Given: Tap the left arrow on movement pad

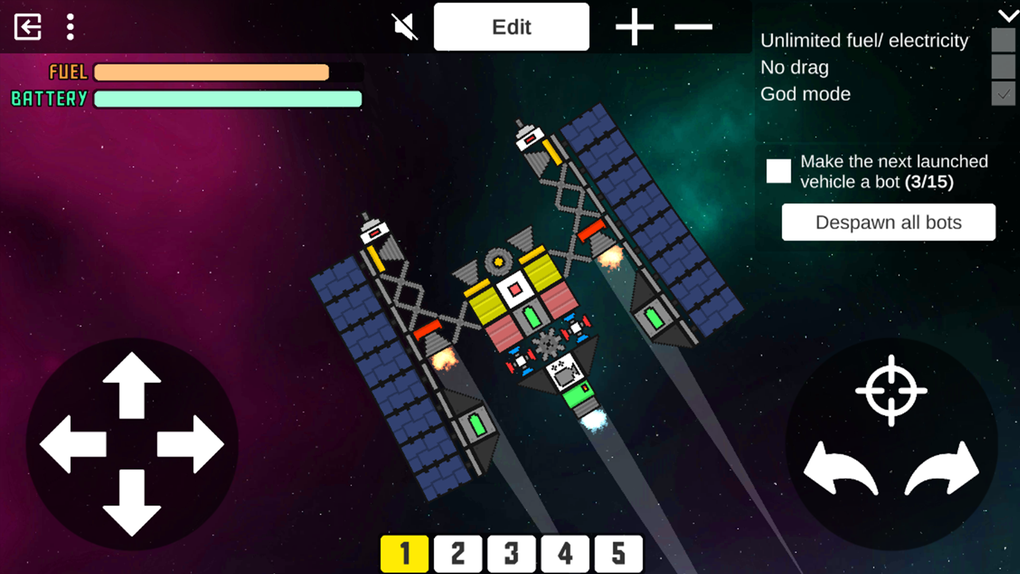Looking at the screenshot, I should (x=73, y=444).
